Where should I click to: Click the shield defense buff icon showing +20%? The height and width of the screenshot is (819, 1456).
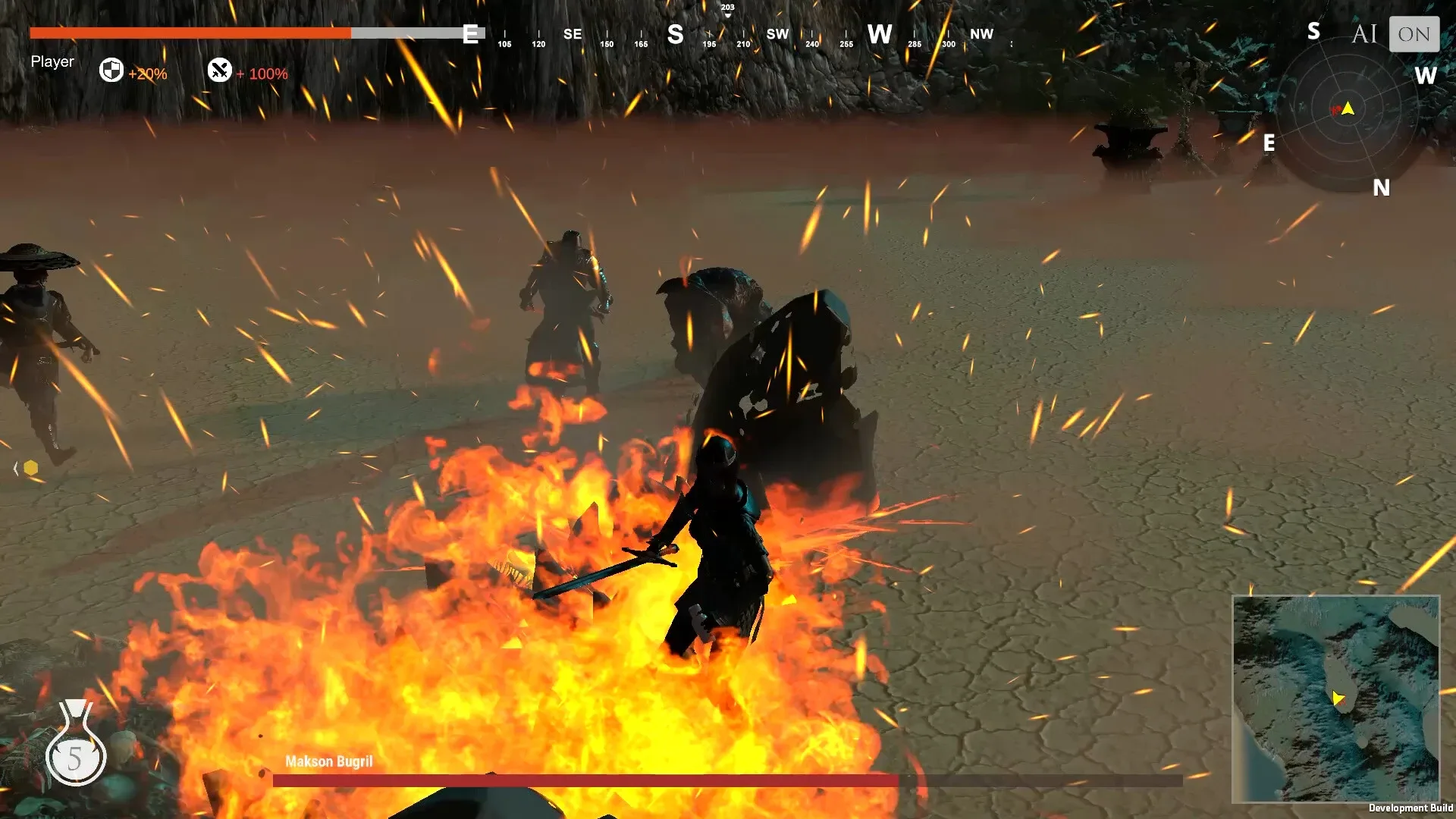pyautogui.click(x=112, y=71)
